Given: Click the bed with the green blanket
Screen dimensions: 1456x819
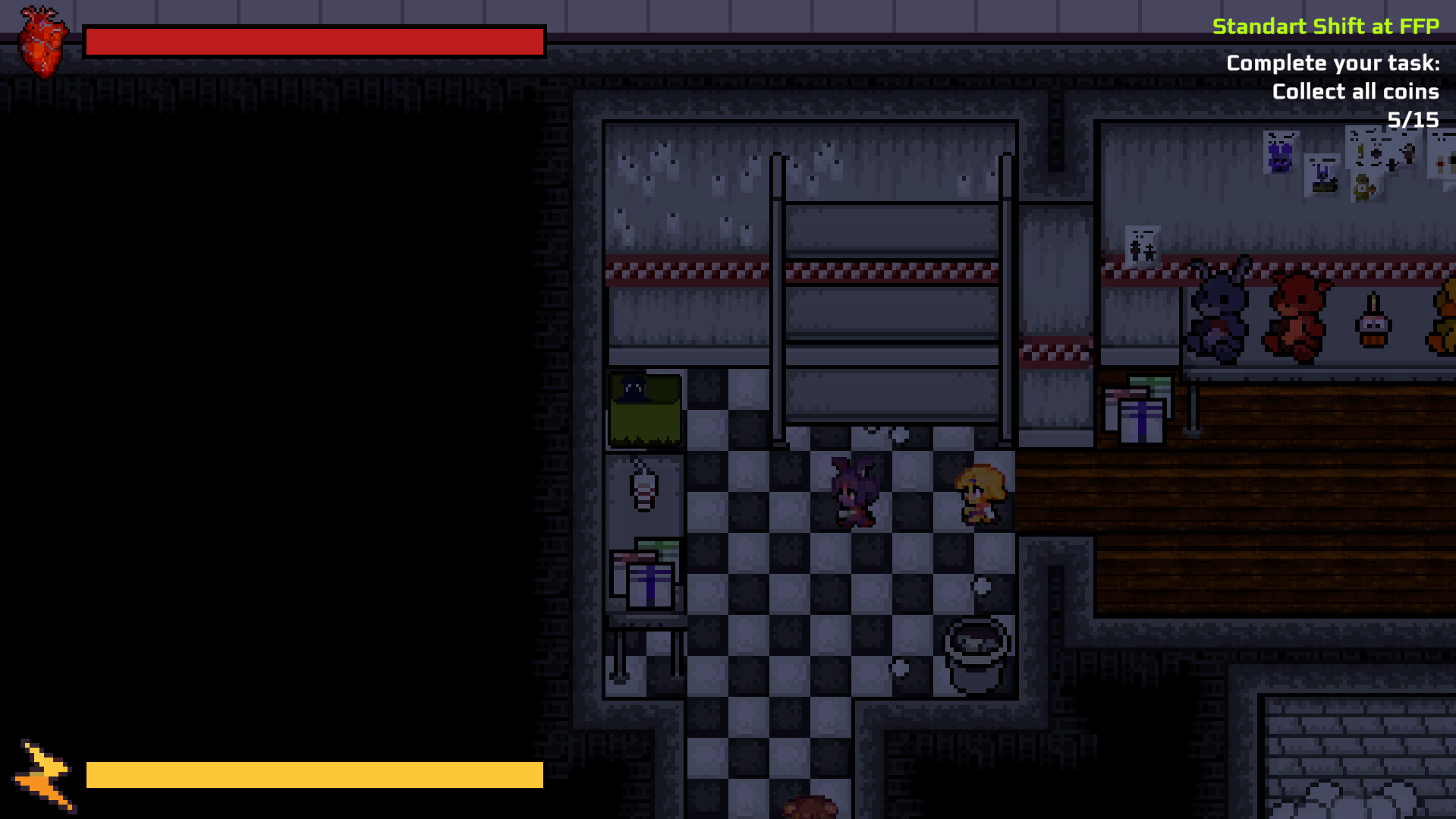Looking at the screenshot, I should point(643,408).
